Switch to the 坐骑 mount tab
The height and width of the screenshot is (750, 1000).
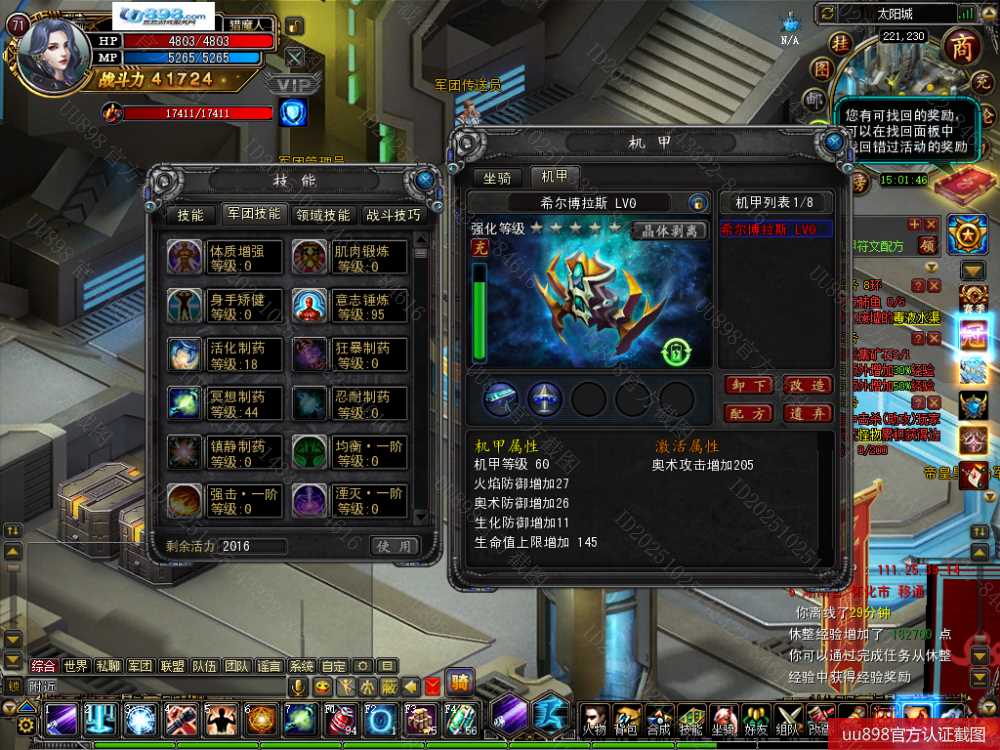(497, 178)
